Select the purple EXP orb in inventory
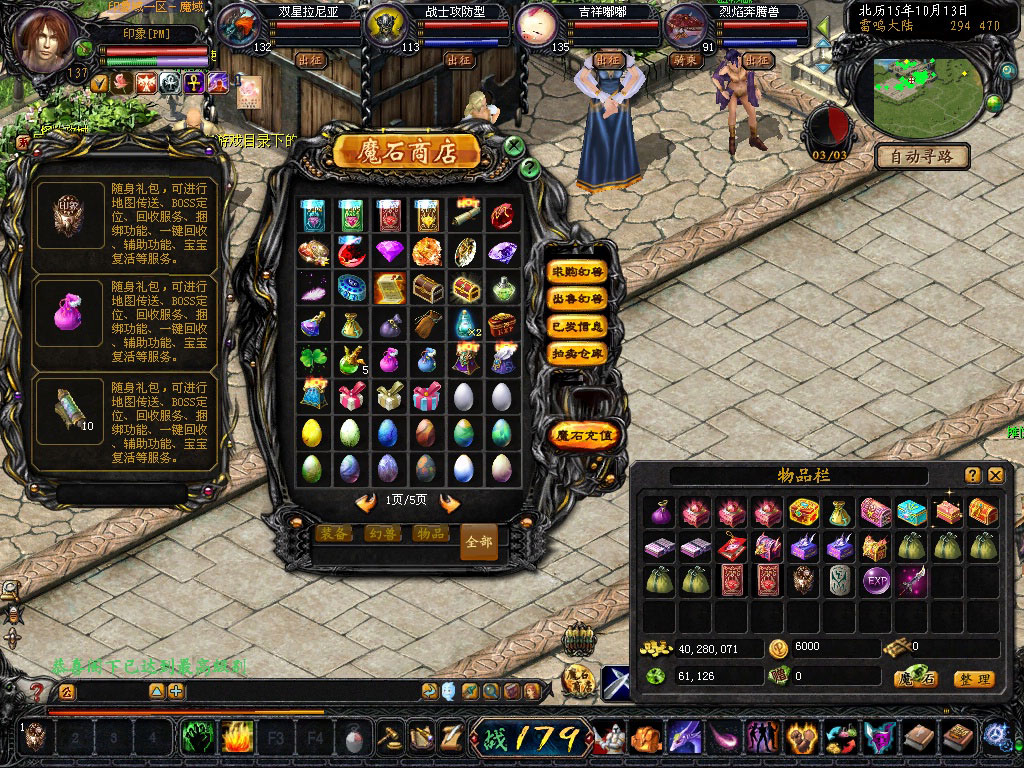Screen dimensions: 1024x768 877,580
